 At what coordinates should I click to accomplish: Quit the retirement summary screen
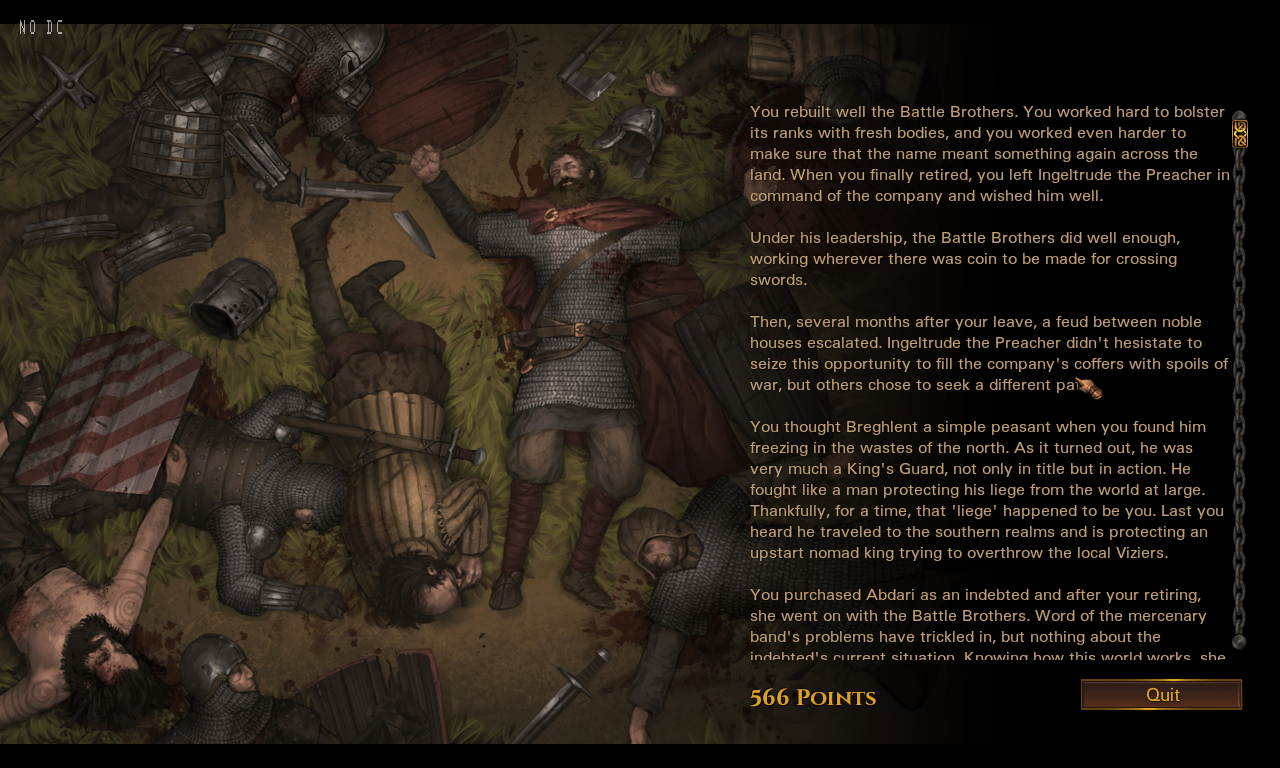pyautogui.click(x=1161, y=695)
